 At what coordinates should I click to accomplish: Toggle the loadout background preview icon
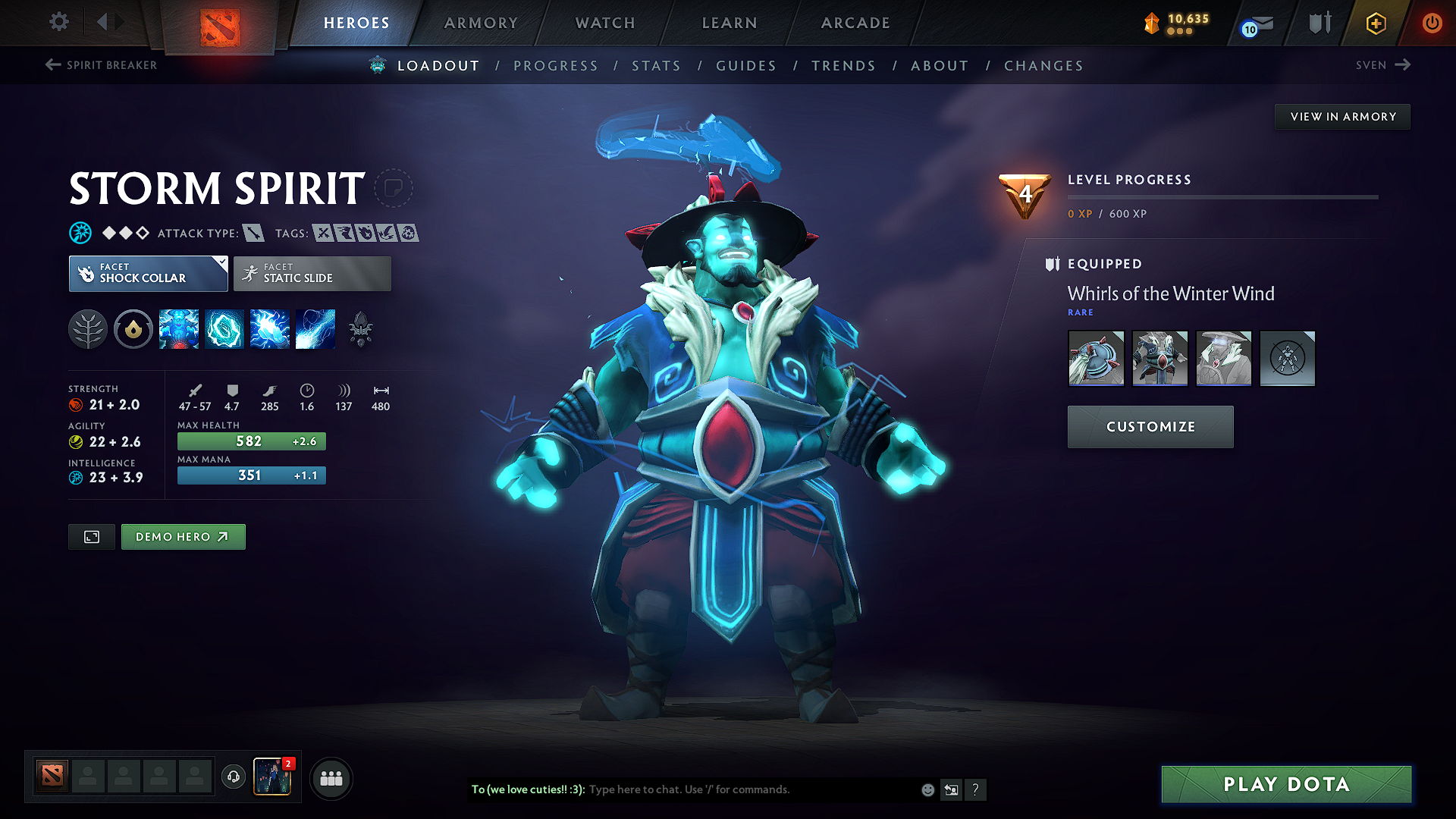pos(91,536)
